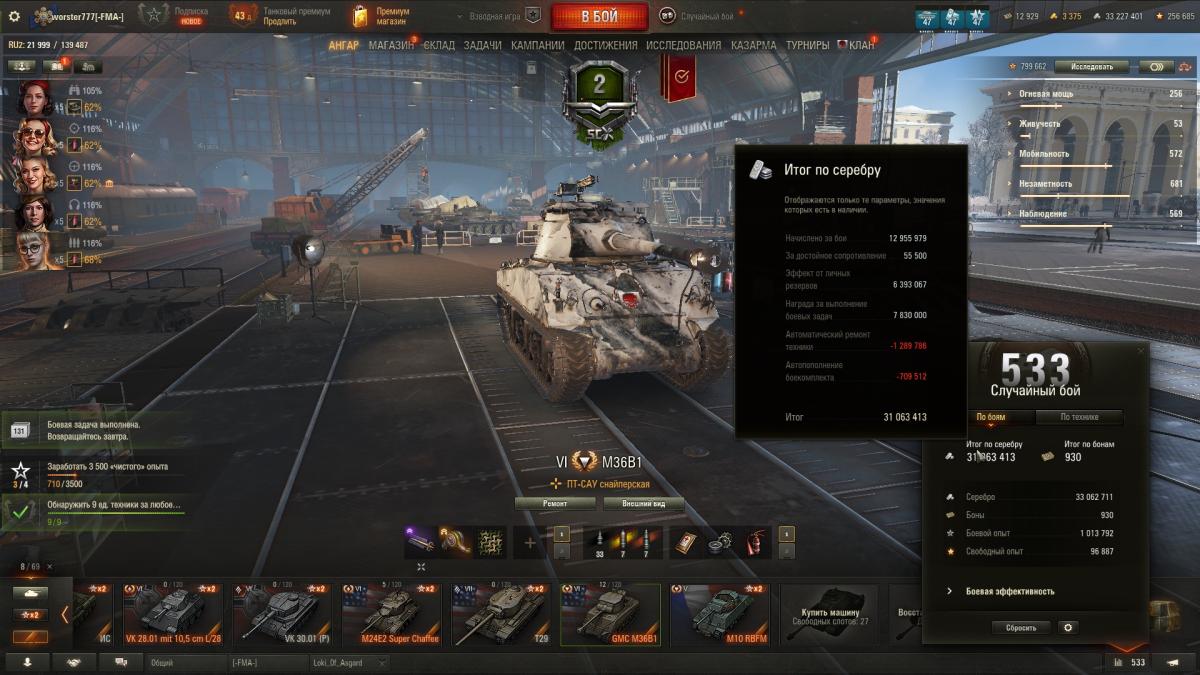Switch to the СКЛАД tab
The image size is (1200, 675).
click(439, 45)
